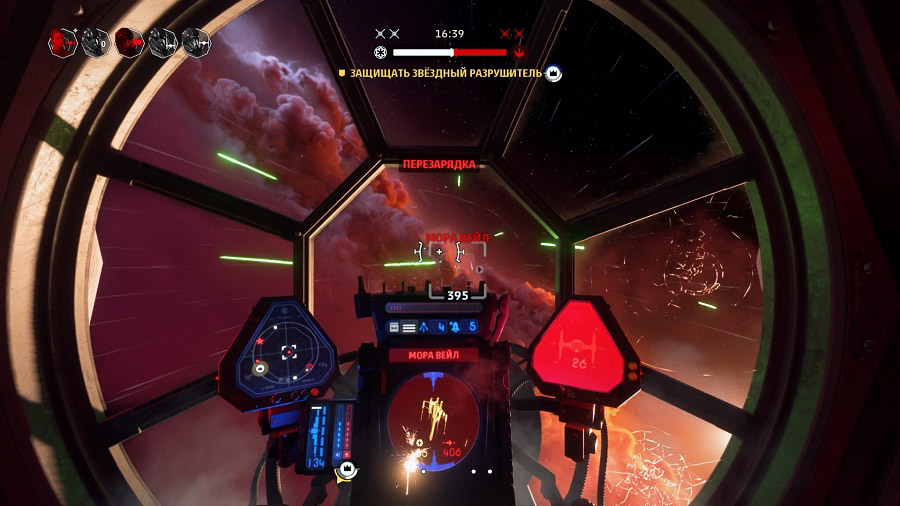Viewport: 900px width, 506px height.
Task: Select the first squadmate portrait with red face
Action: (62, 41)
